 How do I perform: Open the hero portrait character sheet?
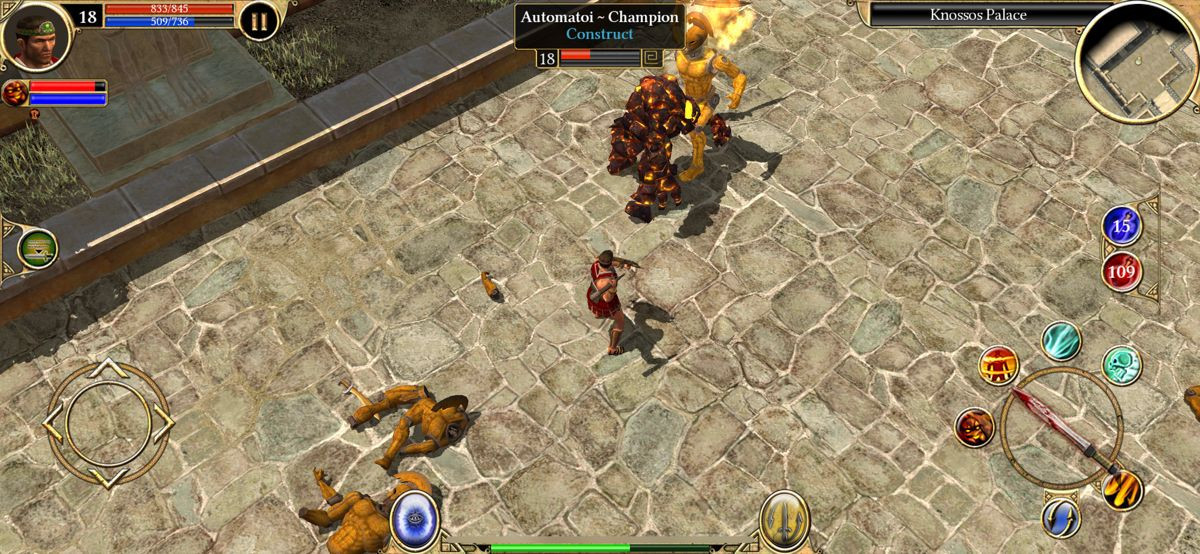pyautogui.click(x=36, y=35)
